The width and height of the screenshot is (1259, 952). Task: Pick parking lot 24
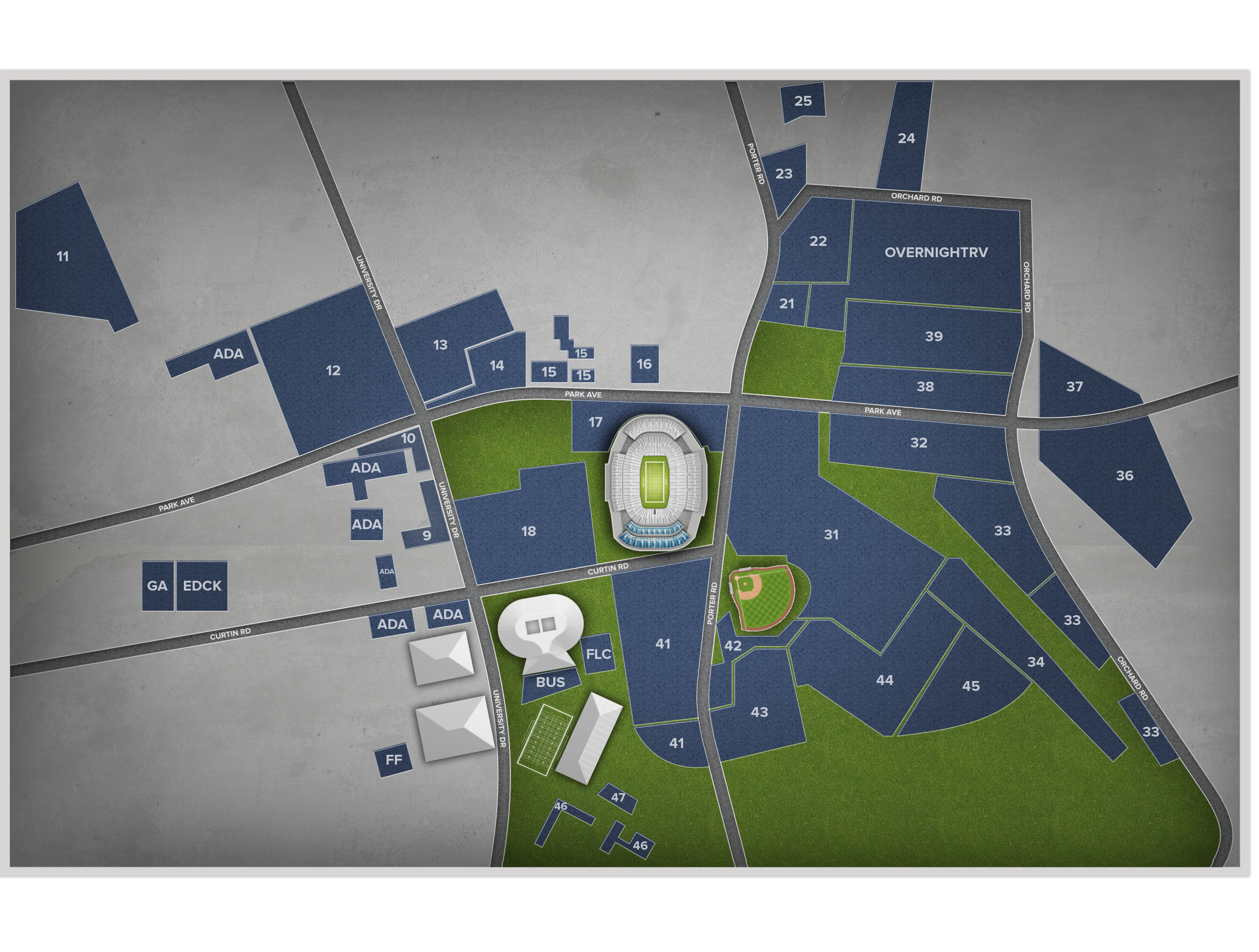tap(906, 138)
